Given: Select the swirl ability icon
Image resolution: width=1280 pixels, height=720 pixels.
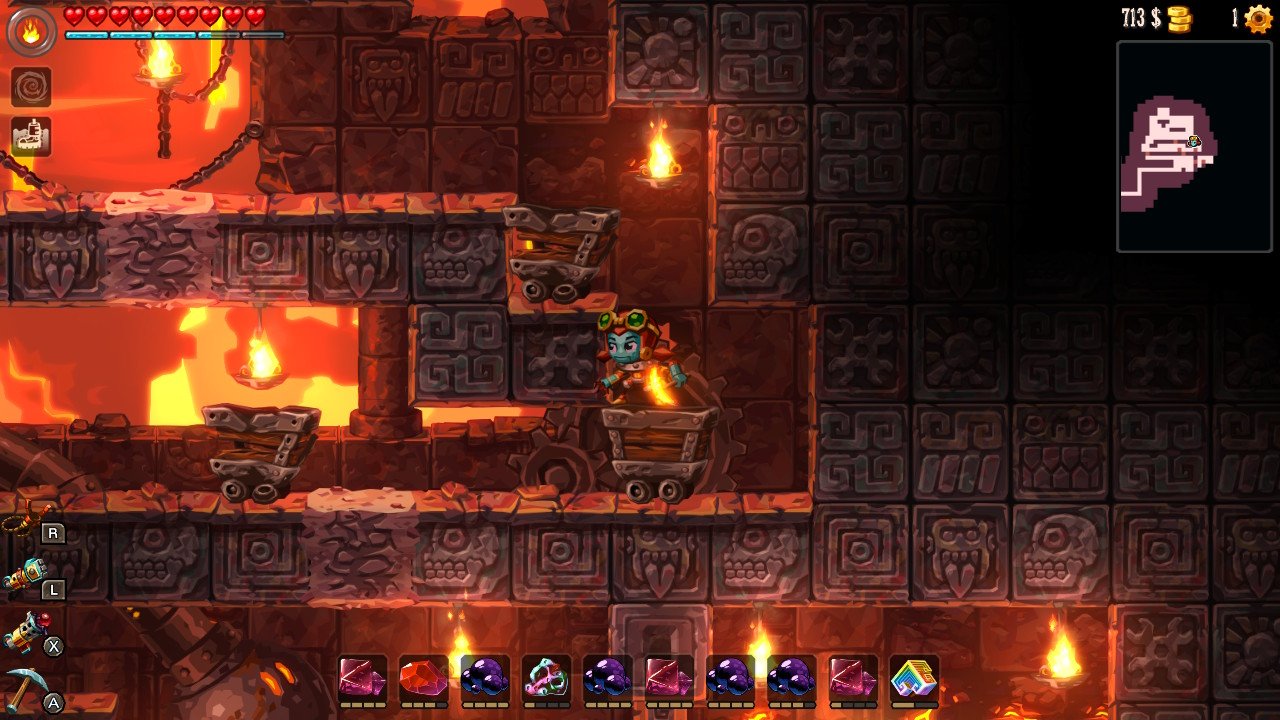Looking at the screenshot, I should (x=31, y=87).
